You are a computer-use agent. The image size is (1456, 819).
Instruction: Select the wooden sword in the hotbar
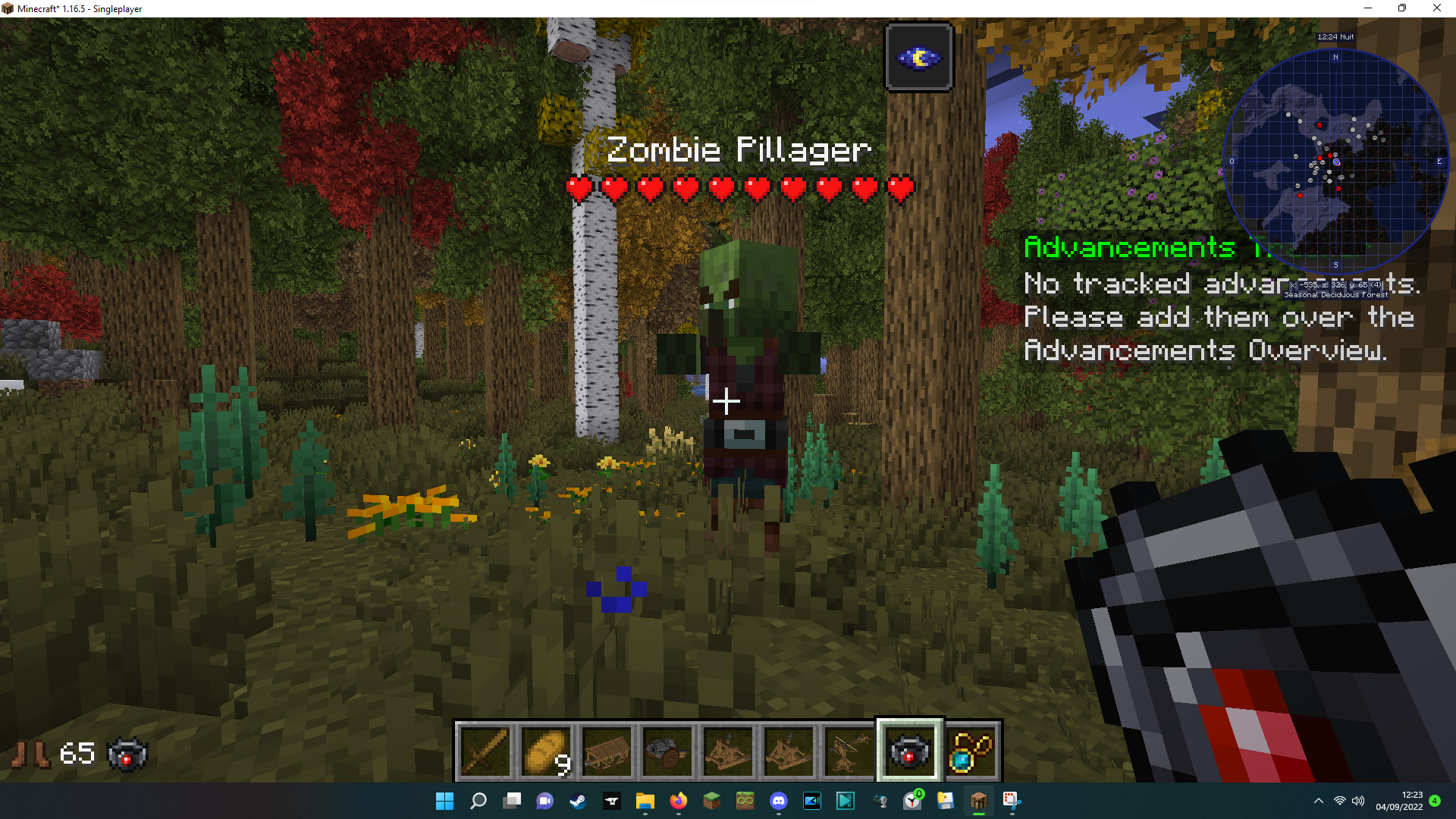coord(485,751)
